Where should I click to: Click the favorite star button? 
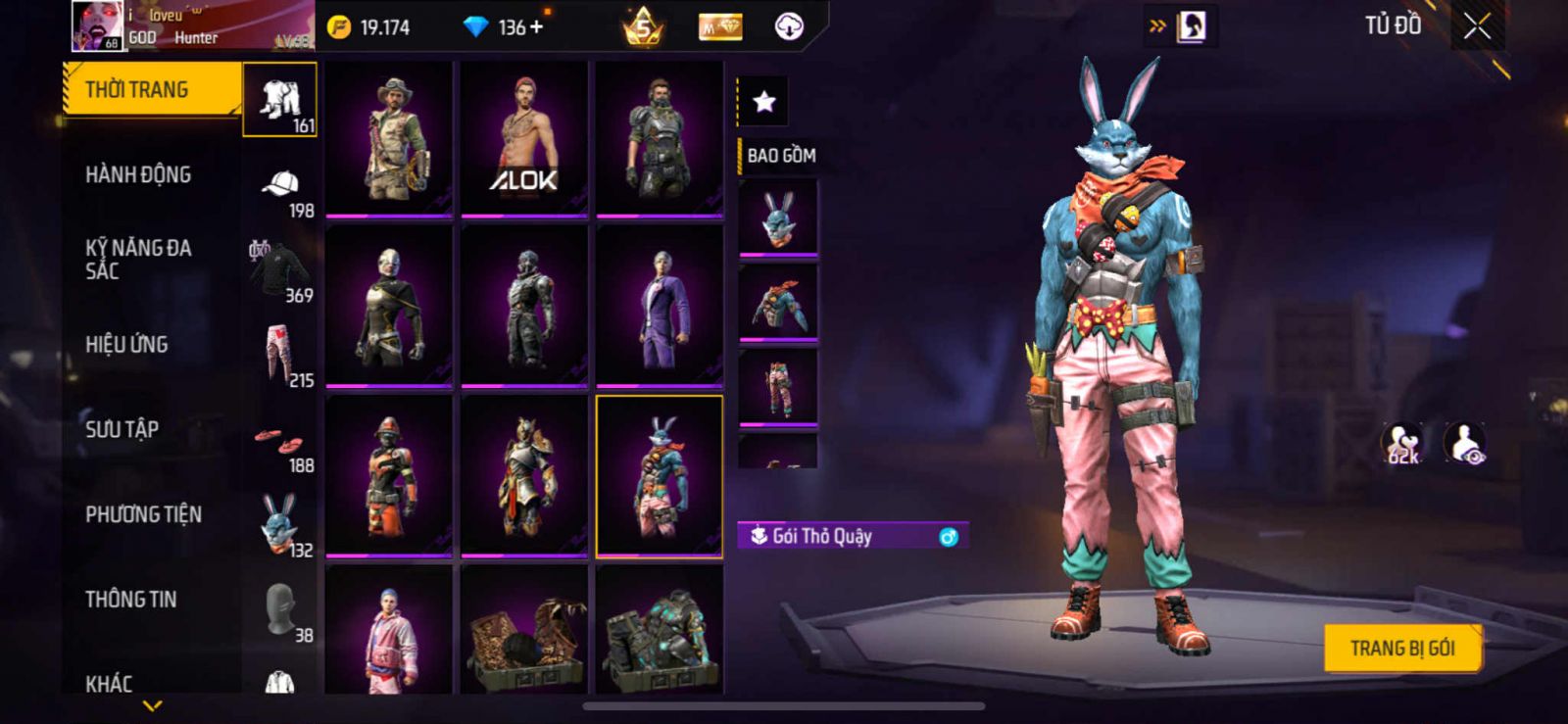point(763,101)
